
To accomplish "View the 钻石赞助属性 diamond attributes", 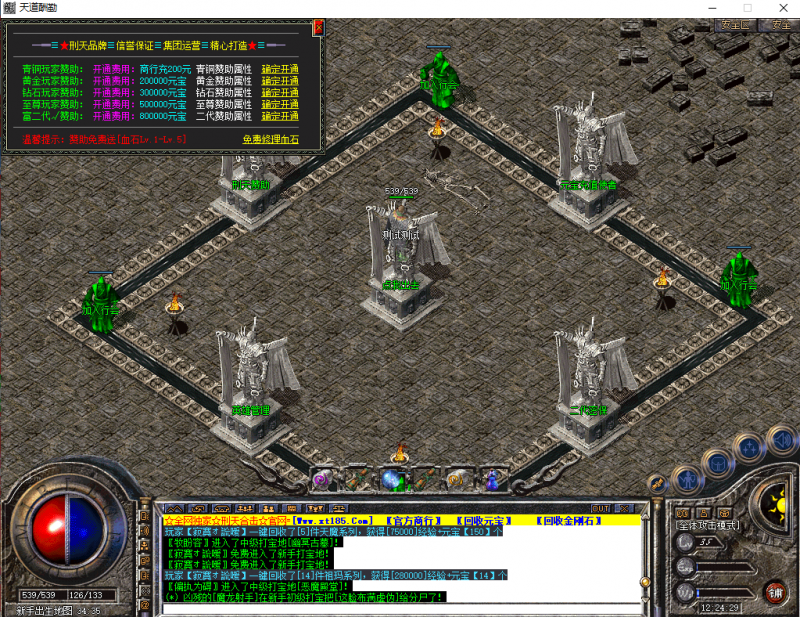I will pyautogui.click(x=223, y=93).
